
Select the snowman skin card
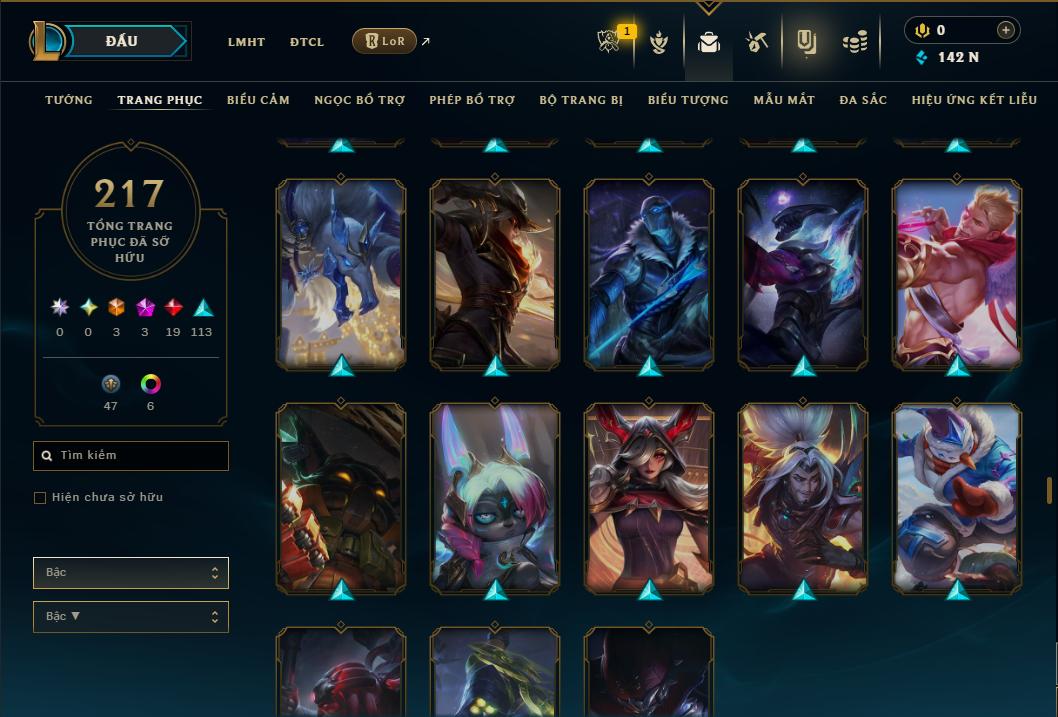[x=957, y=497]
